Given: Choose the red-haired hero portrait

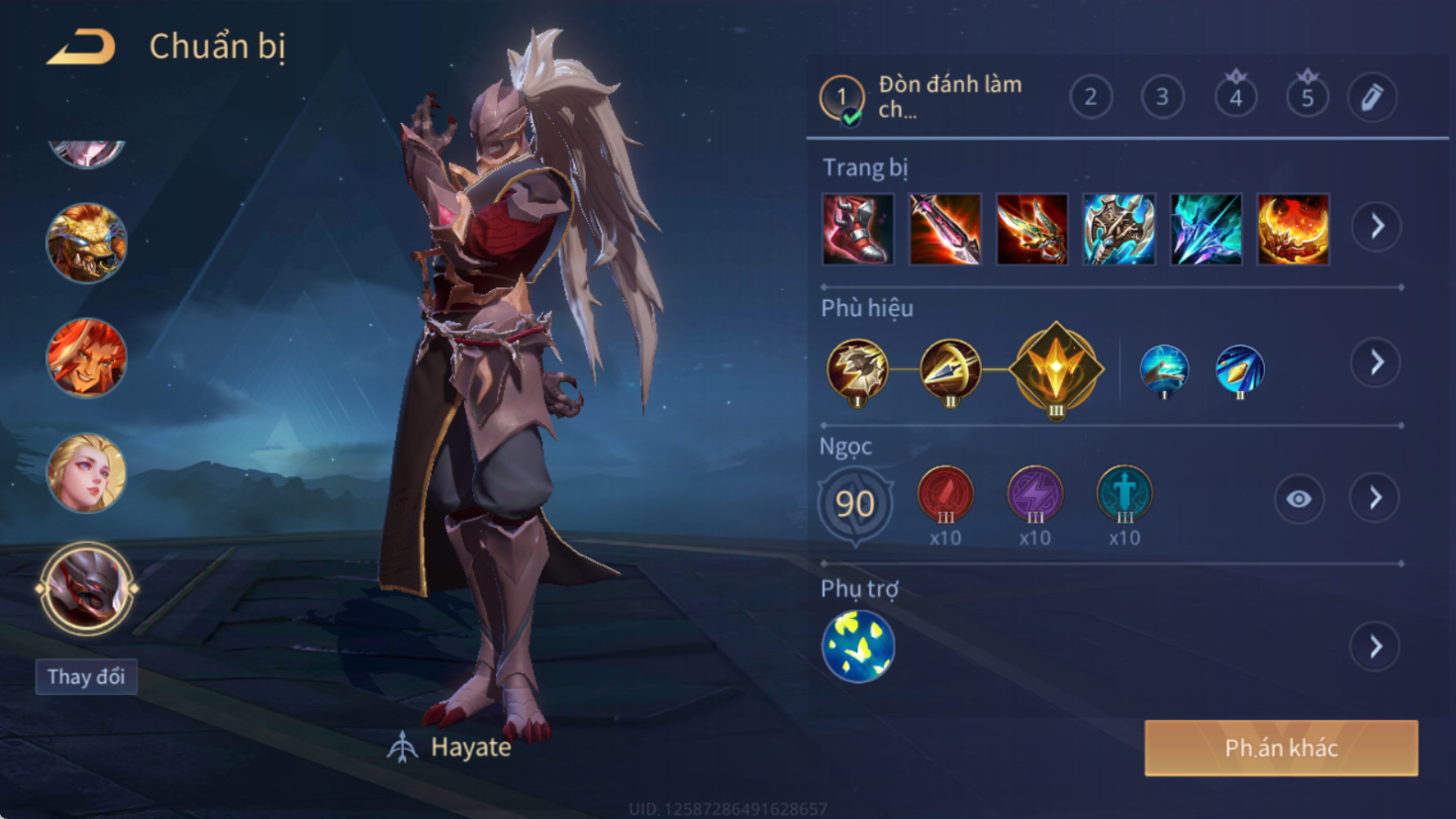Looking at the screenshot, I should 87,358.
